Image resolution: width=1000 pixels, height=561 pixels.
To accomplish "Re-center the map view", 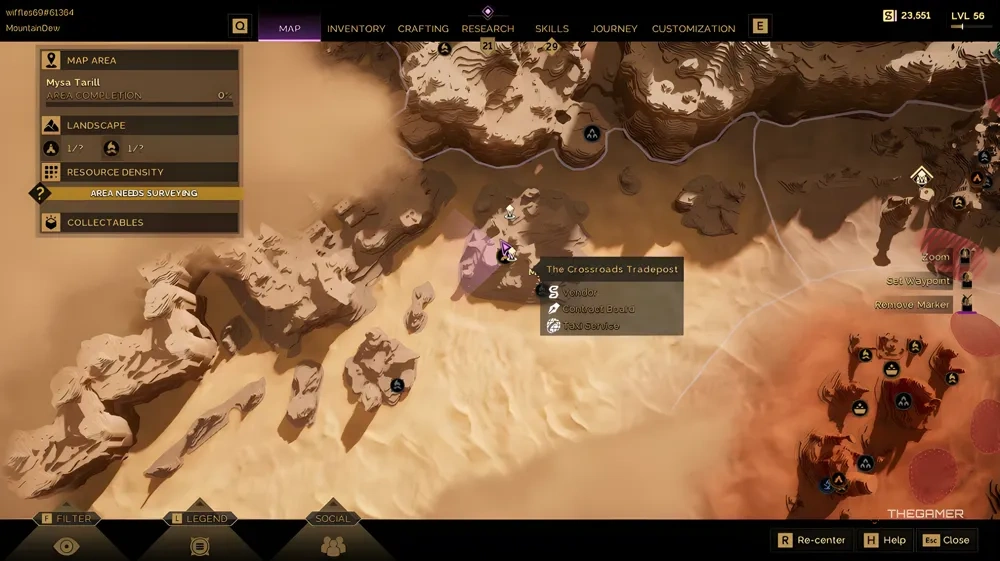I will point(811,540).
